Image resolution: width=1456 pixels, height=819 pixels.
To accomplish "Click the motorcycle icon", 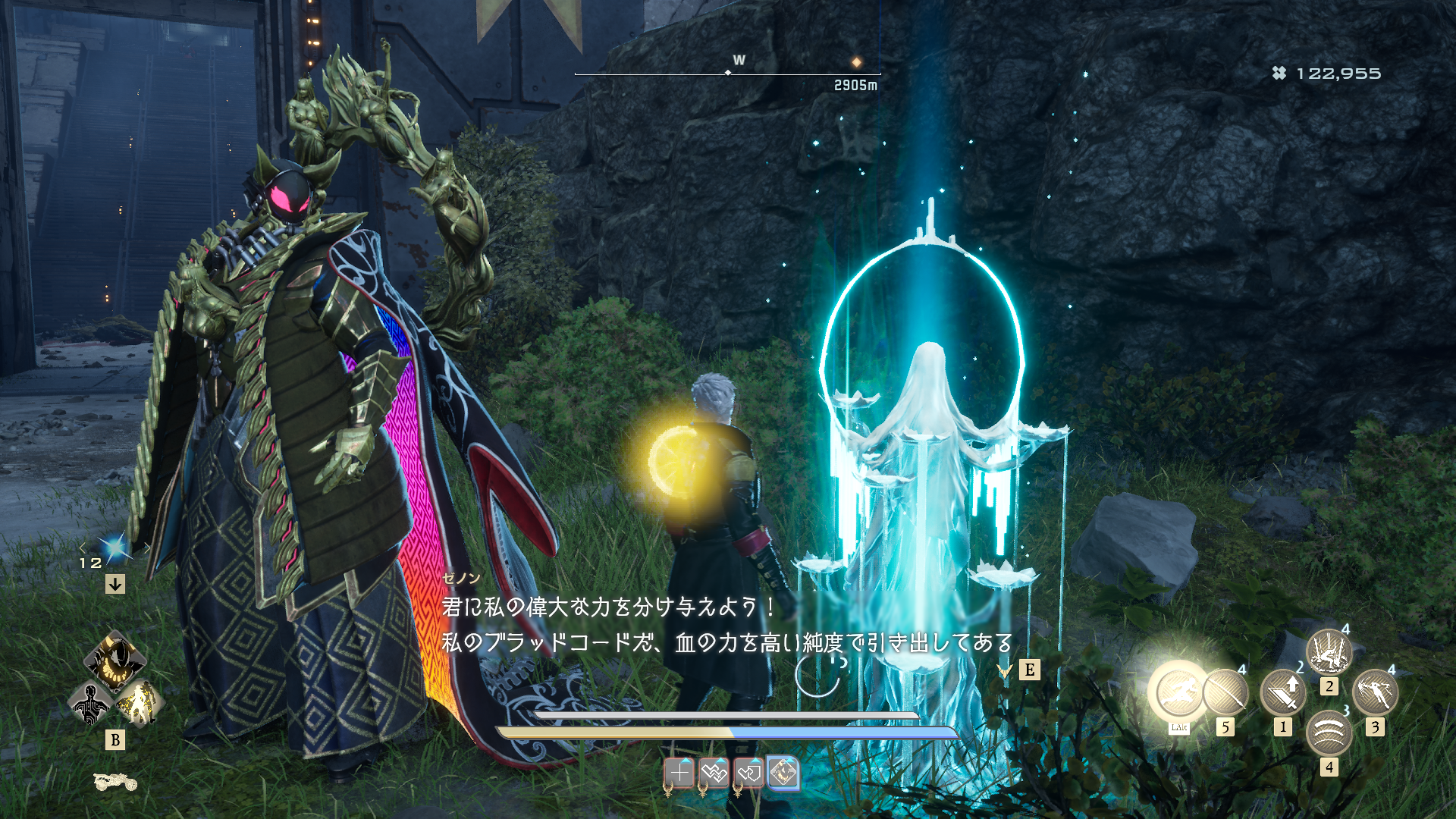I will pos(115,781).
